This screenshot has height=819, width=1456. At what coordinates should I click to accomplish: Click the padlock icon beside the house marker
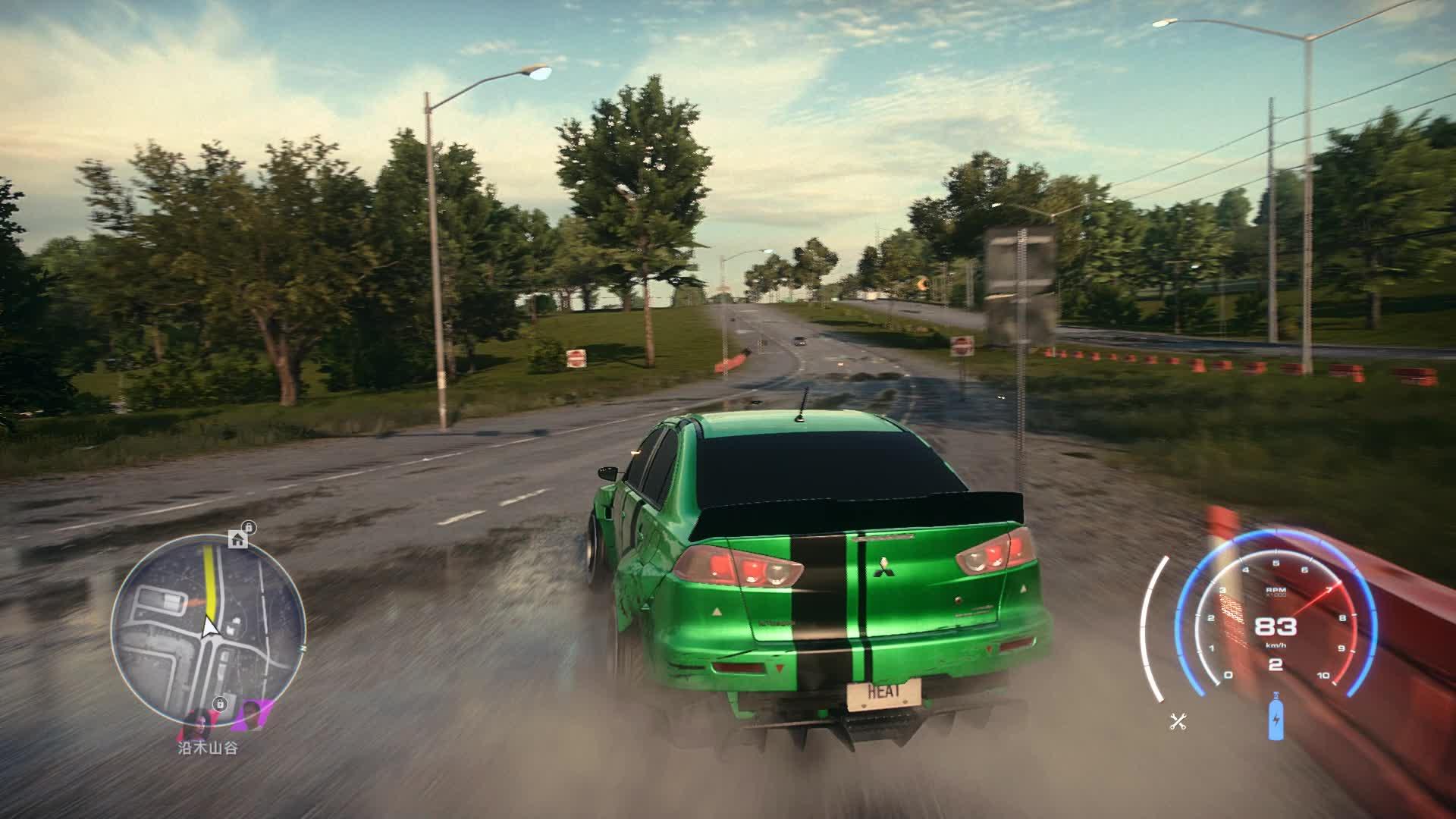(x=249, y=527)
